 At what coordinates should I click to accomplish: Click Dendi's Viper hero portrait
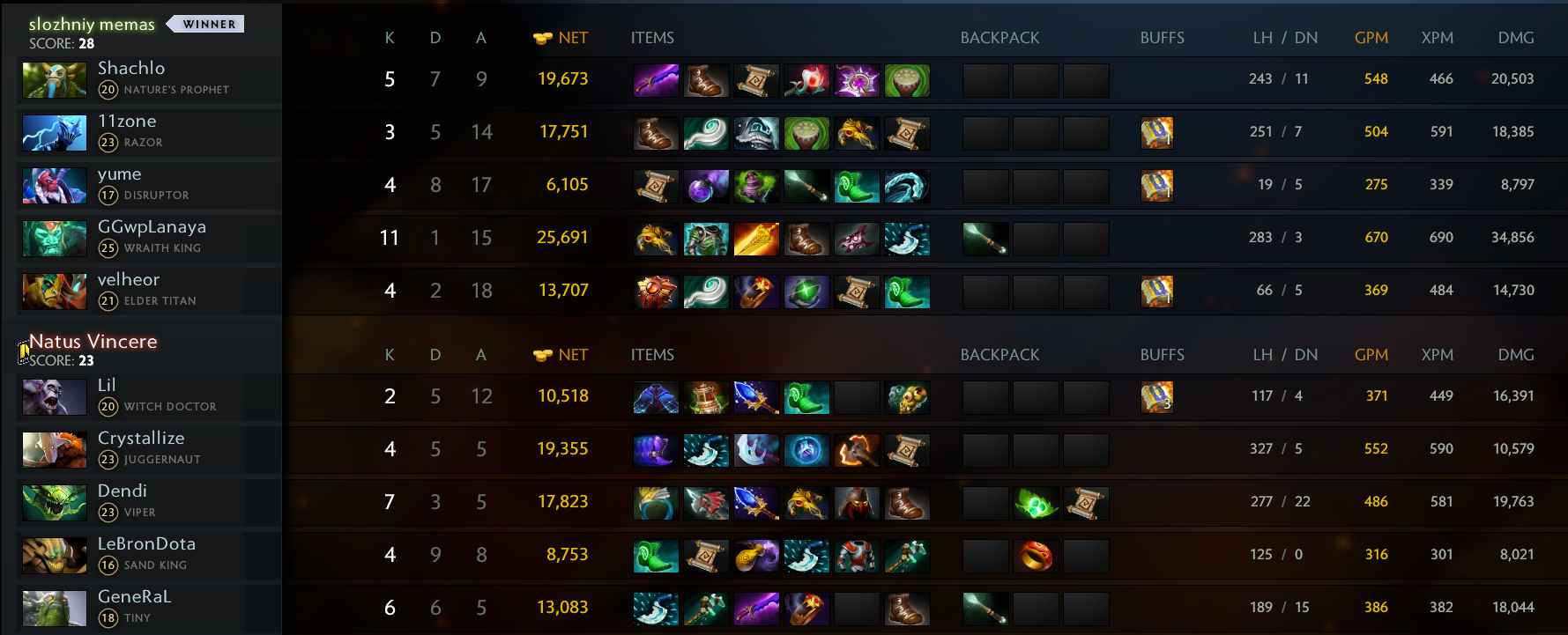pos(54,503)
